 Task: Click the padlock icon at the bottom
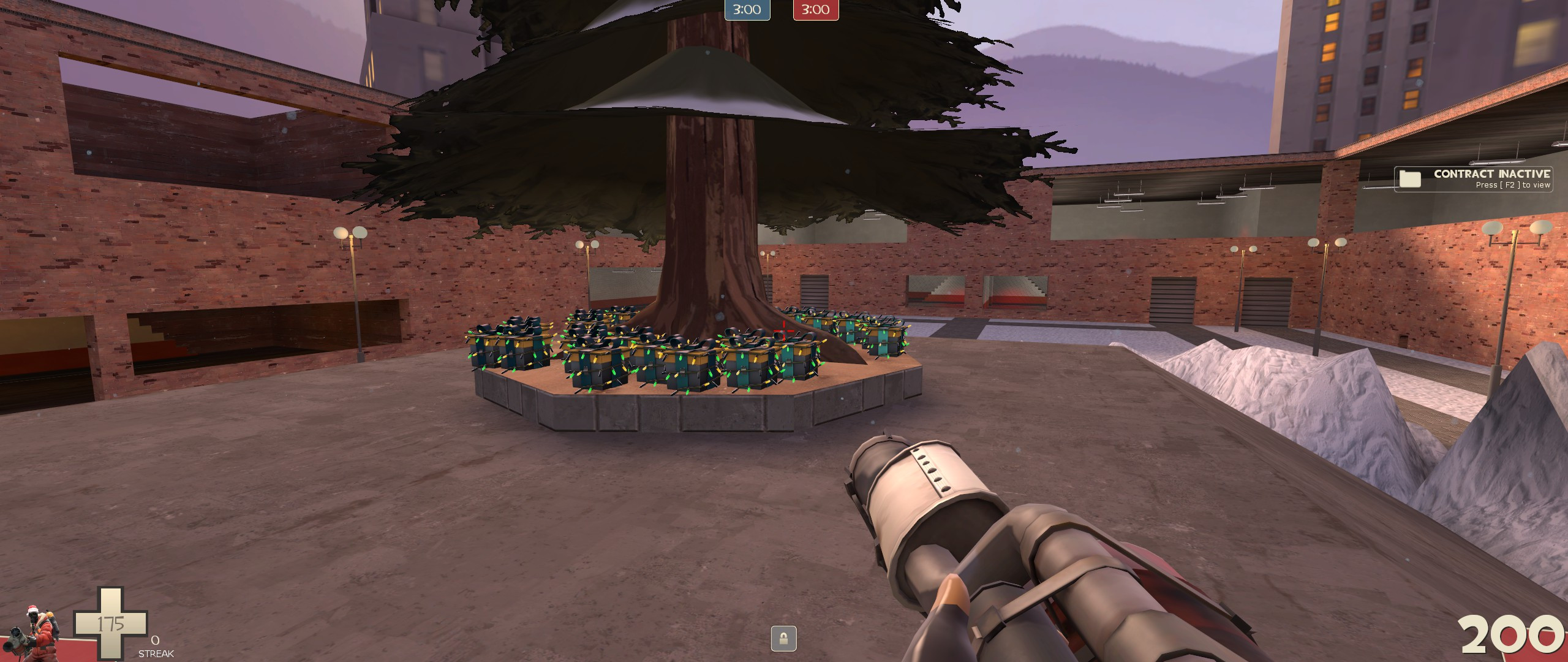pos(783,638)
